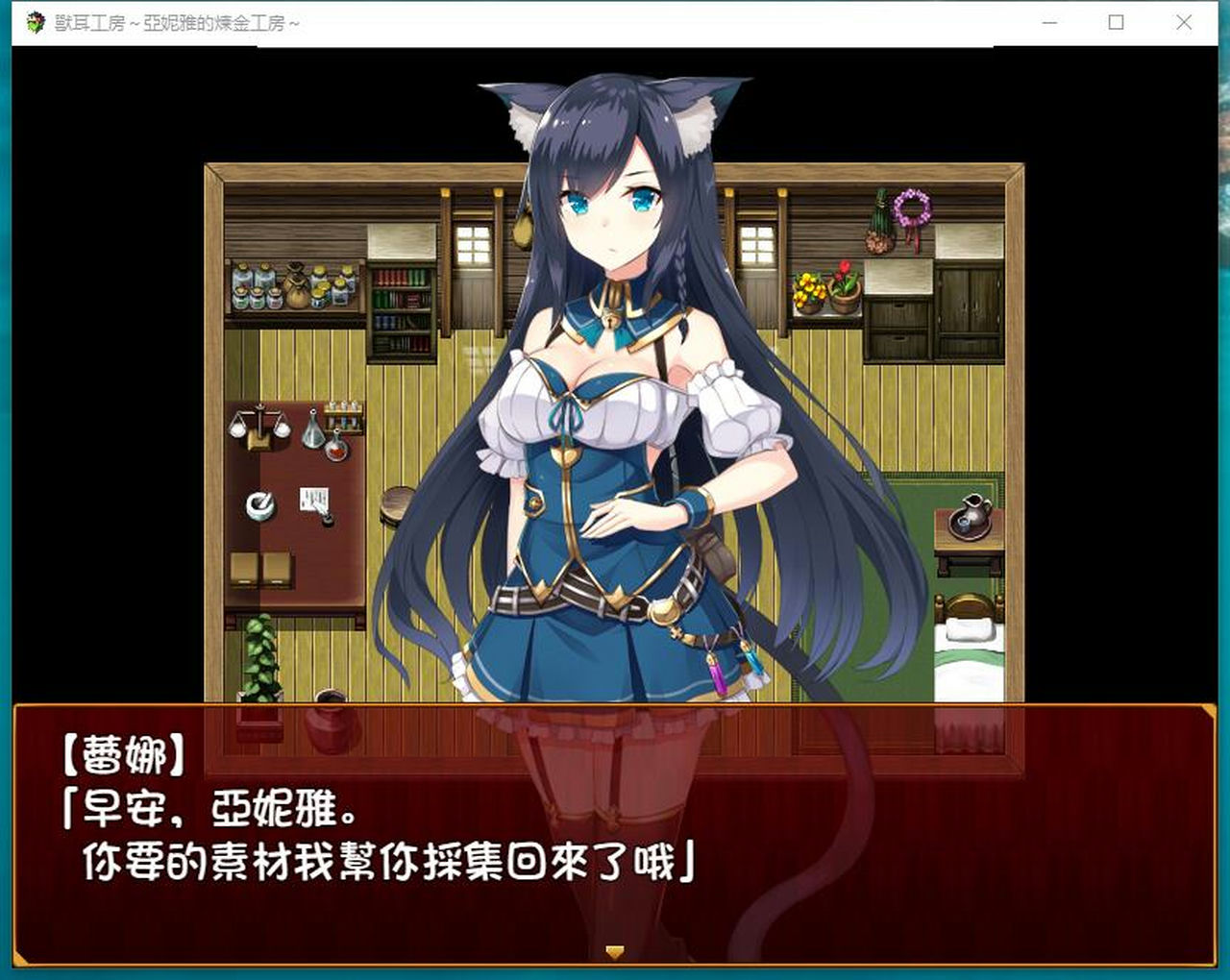The image size is (1230, 980).
Task: Advance dialogue via the blinking down arrow
Action: coord(615,951)
